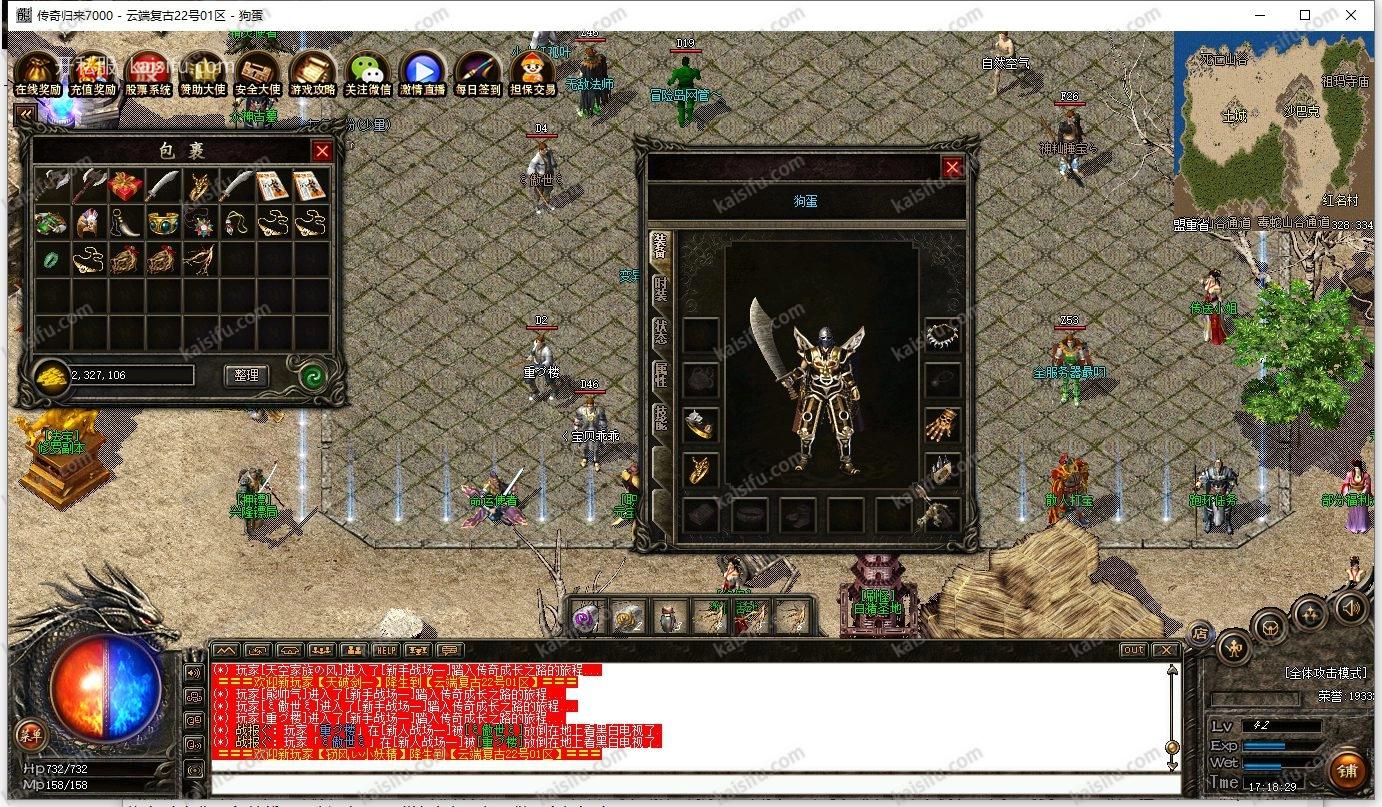Open the 游戏攻略 game guide icon

(313, 73)
